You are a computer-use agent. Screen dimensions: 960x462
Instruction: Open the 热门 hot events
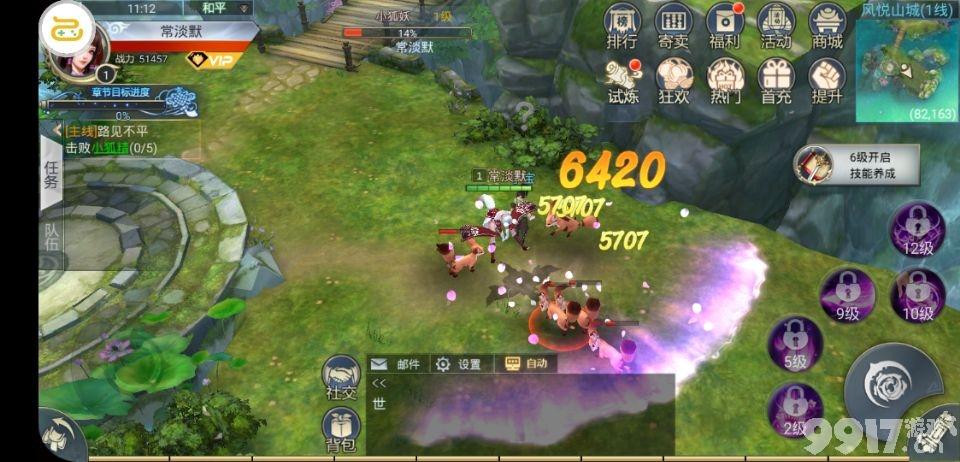[724, 80]
